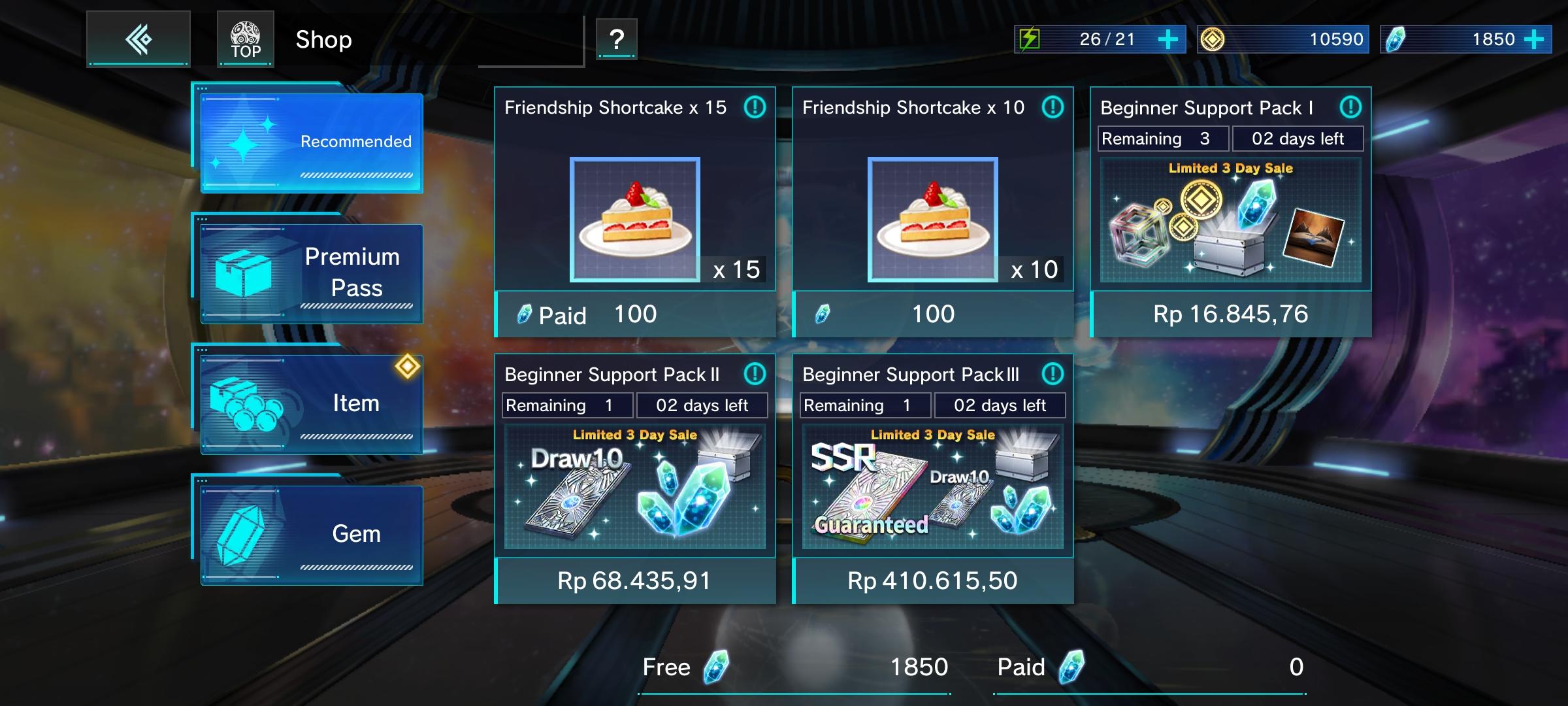This screenshot has width=1568, height=706.
Task: Show info for Friendship Shortcake x 15
Action: (755, 107)
